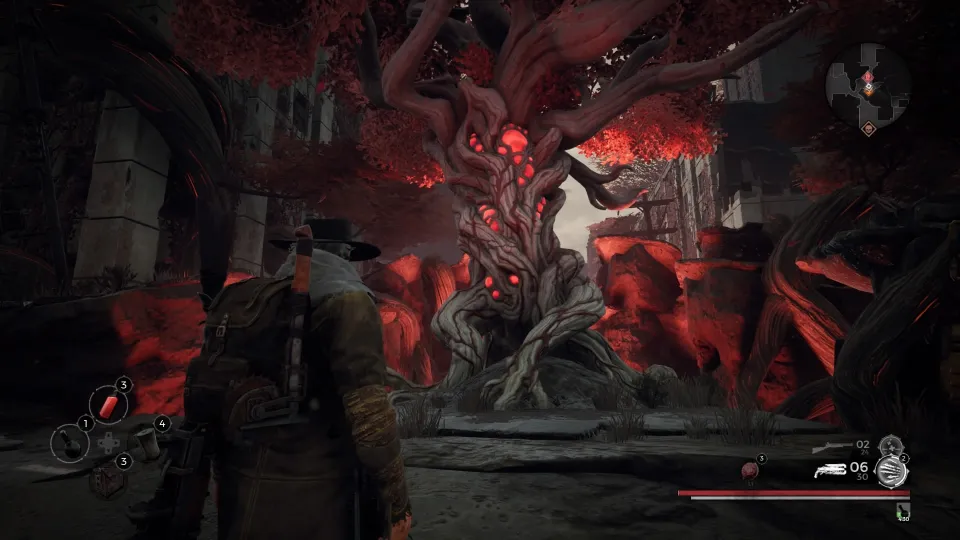
Task: Click the red diamond marker on minimap
Action: point(867,76)
